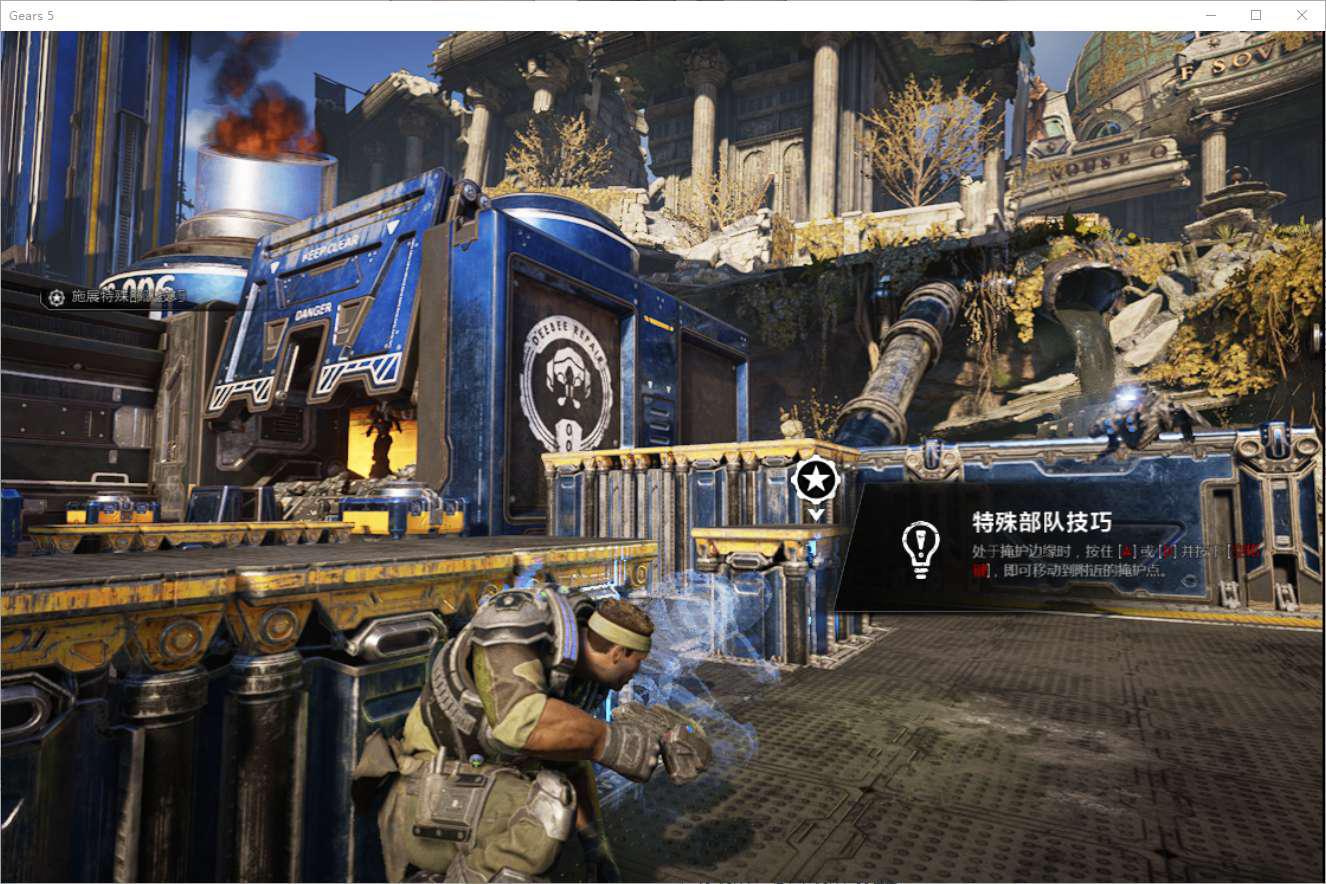Close the Gears 5 window
Screen dimensions: 1326x884
click(1301, 15)
